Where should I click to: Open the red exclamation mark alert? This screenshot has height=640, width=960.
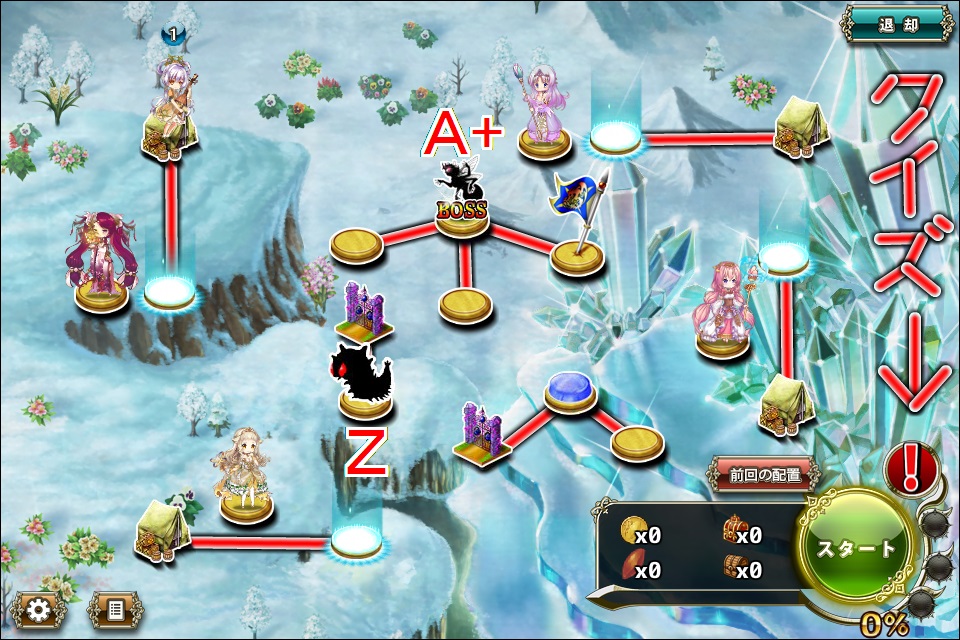913,466
